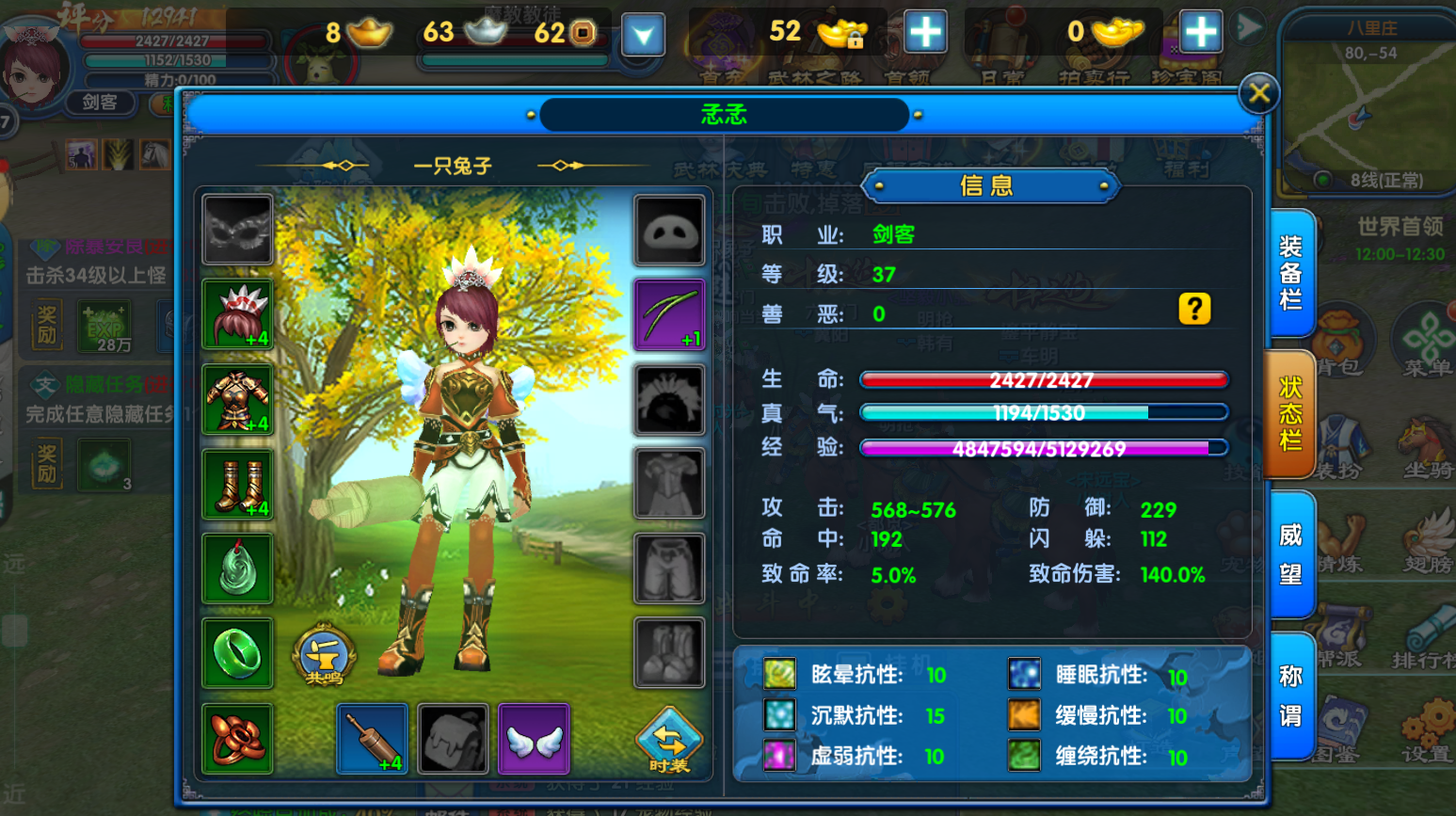Image resolution: width=1456 pixels, height=816 pixels.
Task: Select the red flower accessory slot
Action: click(237, 738)
